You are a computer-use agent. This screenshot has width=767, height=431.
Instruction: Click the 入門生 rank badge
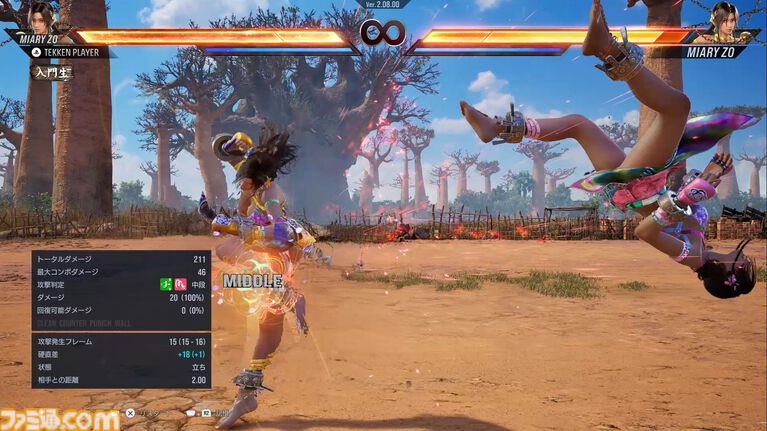(51, 72)
